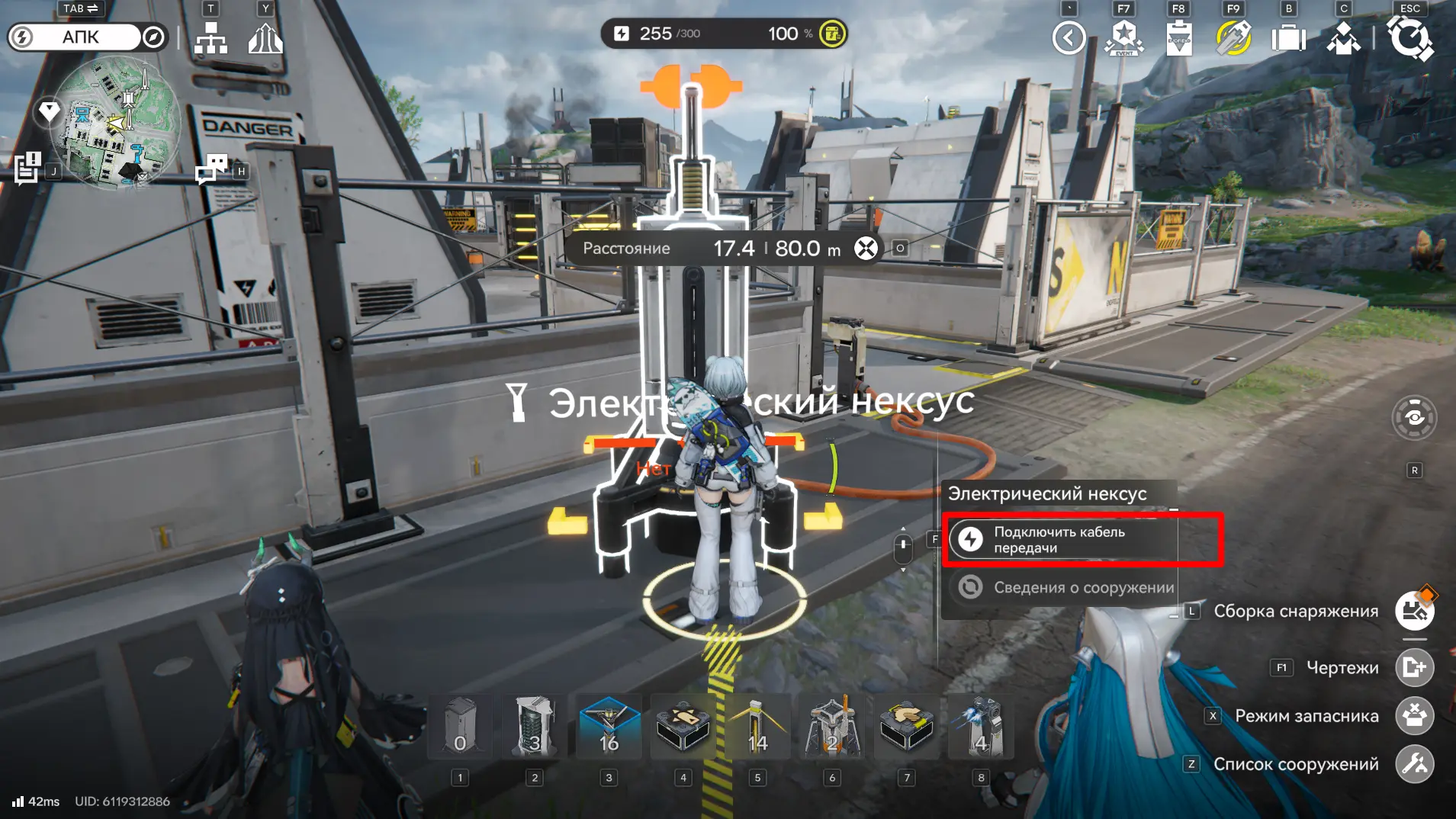Open the chat bubbles icon
This screenshot has height=819, width=1456.
click(211, 169)
